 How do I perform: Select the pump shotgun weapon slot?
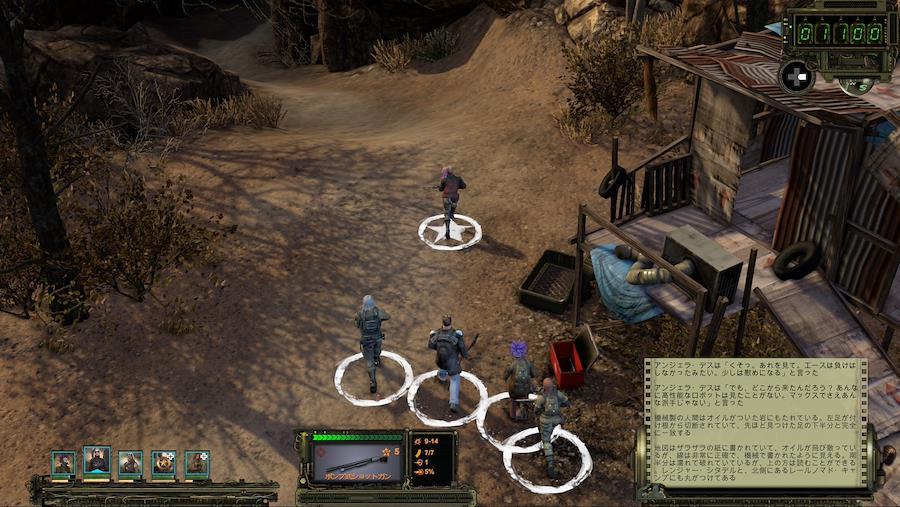tap(352, 461)
